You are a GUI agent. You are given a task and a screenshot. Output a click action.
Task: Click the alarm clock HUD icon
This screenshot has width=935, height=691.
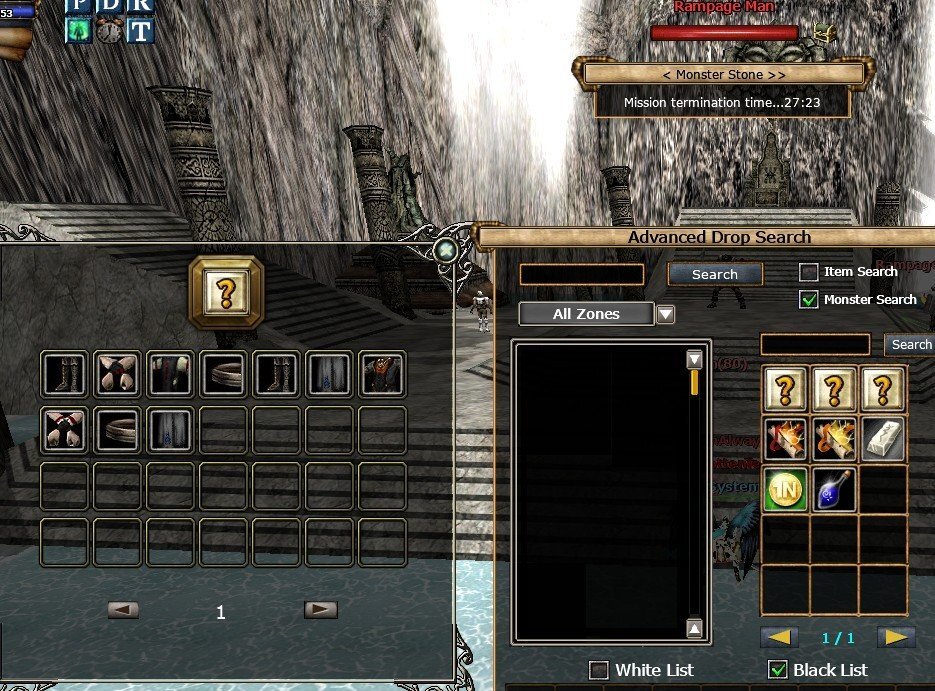(109, 30)
